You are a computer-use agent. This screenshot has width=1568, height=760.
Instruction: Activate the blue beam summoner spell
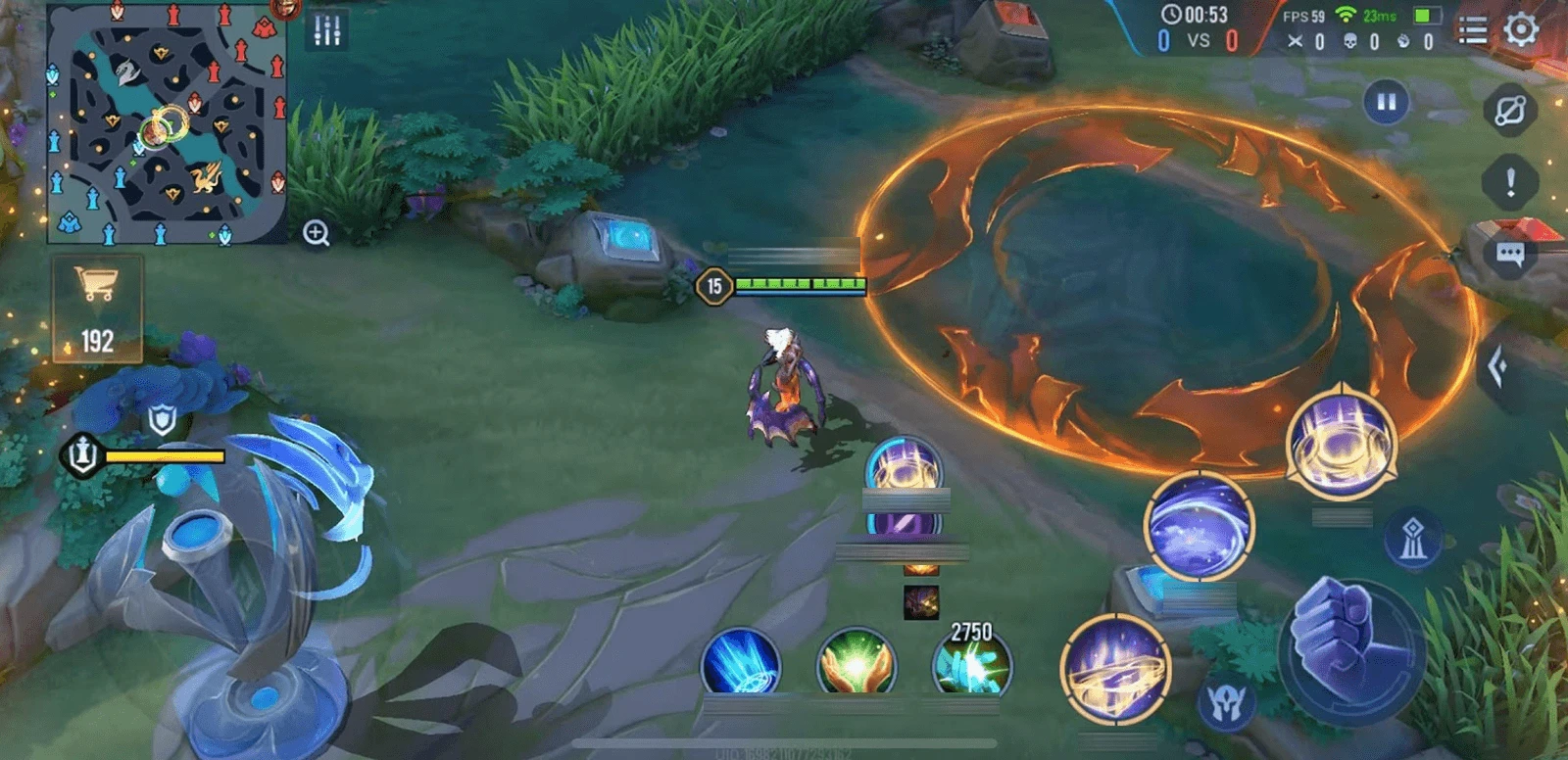pyautogui.click(x=741, y=663)
